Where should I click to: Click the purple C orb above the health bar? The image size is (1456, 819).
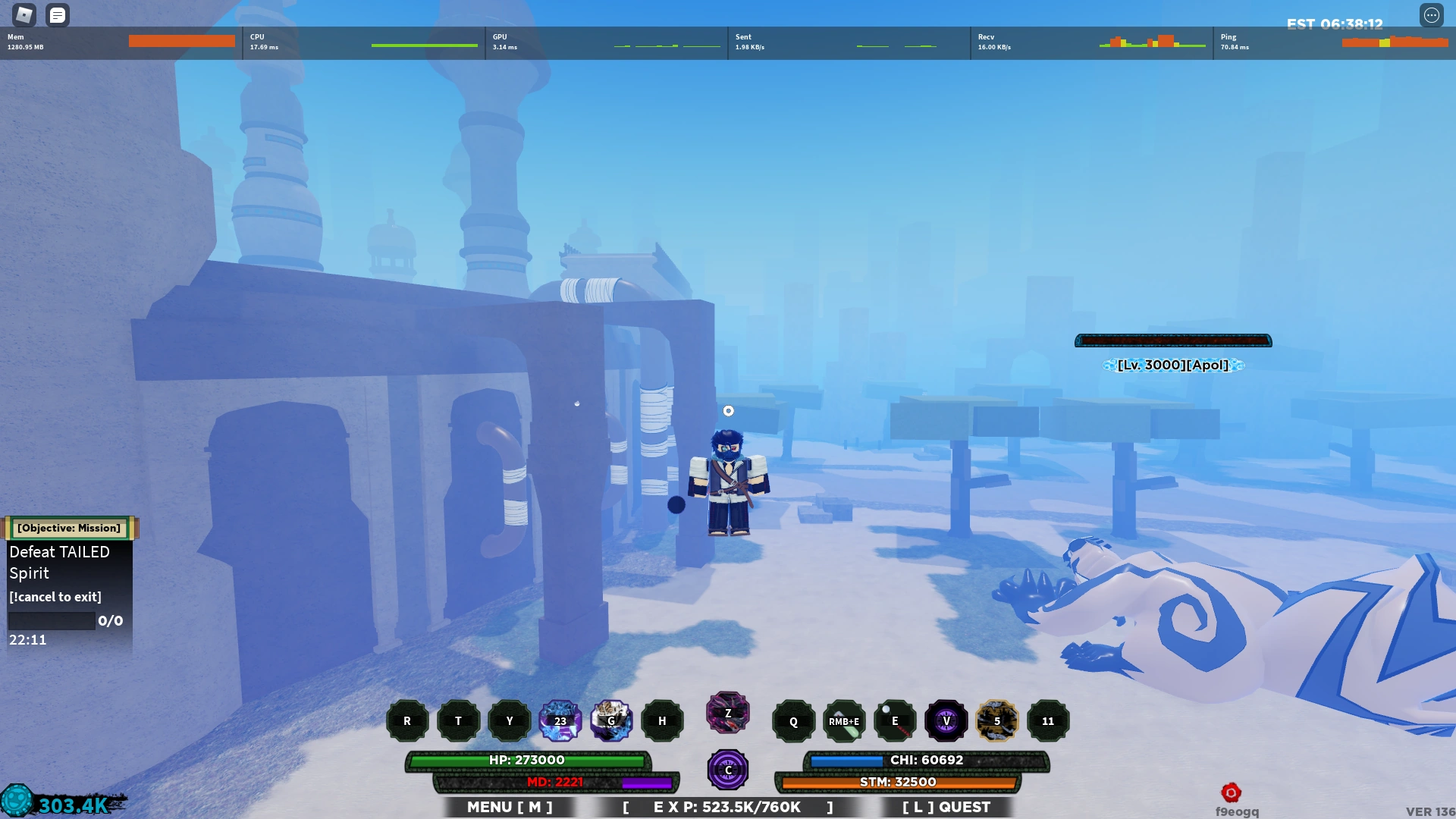coord(727,769)
